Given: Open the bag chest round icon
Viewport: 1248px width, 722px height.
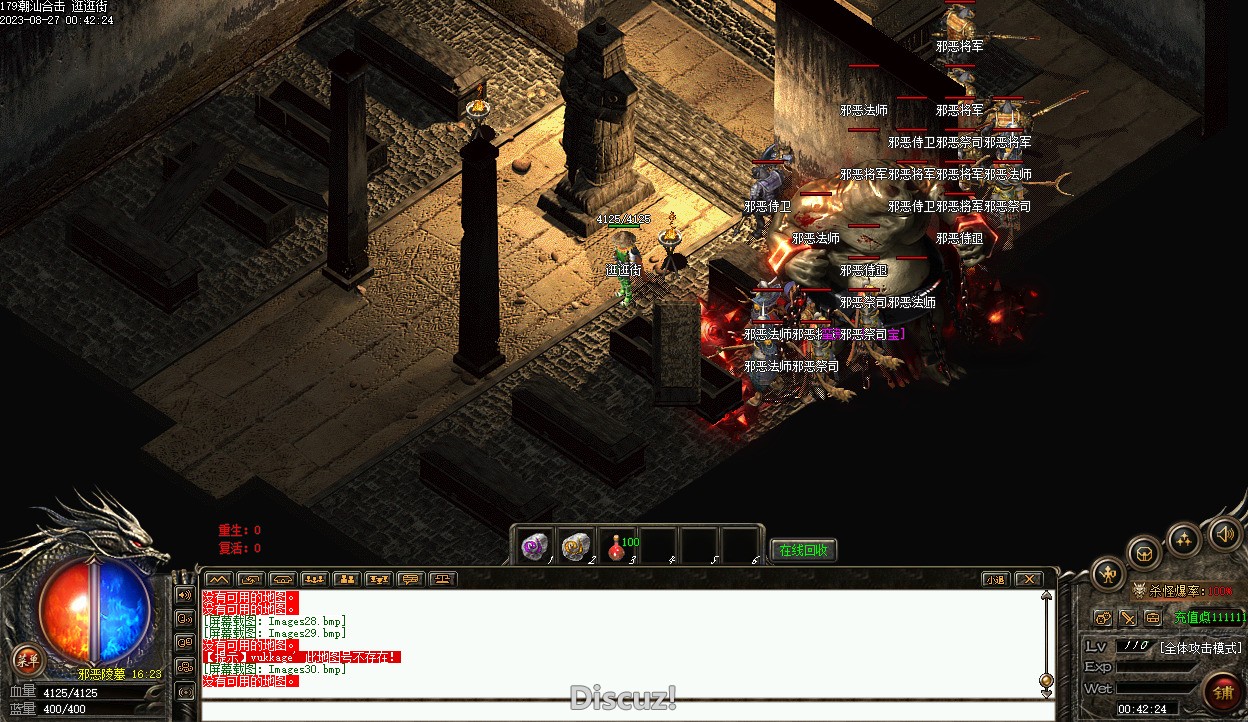Looking at the screenshot, I should [x=1144, y=553].
